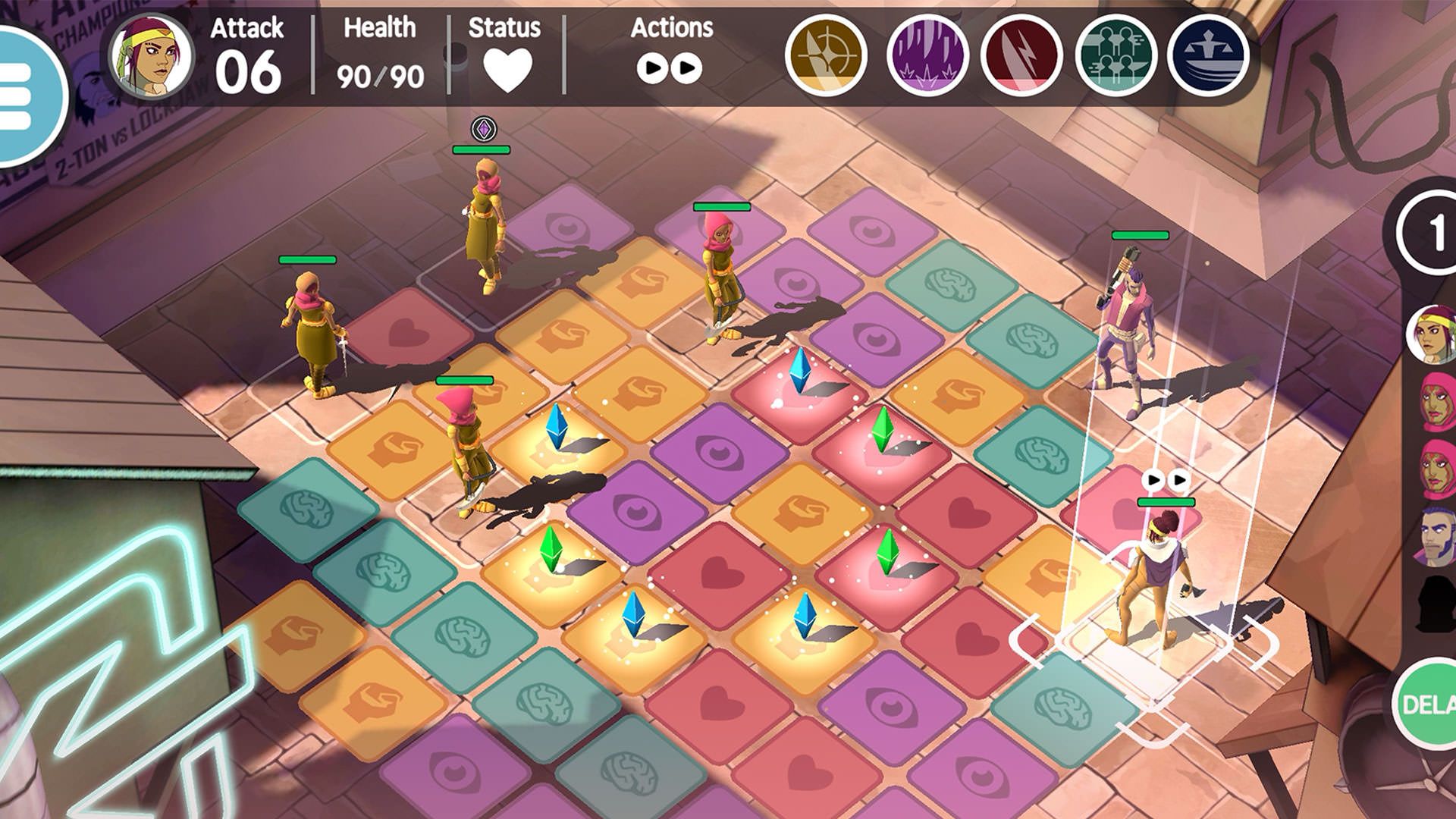Select the black silhouette turn order portrait
The width and height of the screenshot is (1456, 819).
coord(1433,602)
